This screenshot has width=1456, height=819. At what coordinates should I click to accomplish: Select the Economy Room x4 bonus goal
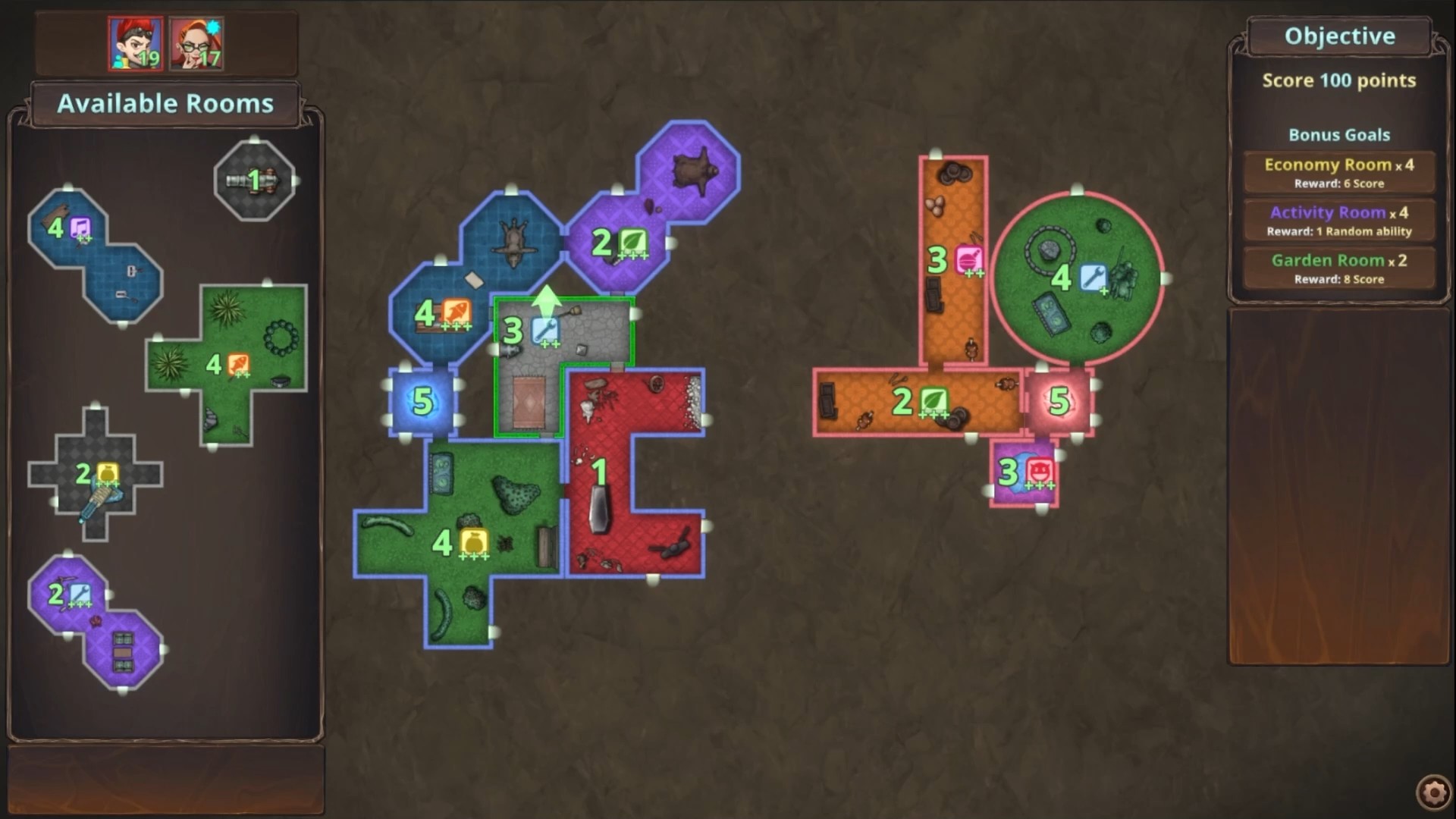pos(1338,171)
